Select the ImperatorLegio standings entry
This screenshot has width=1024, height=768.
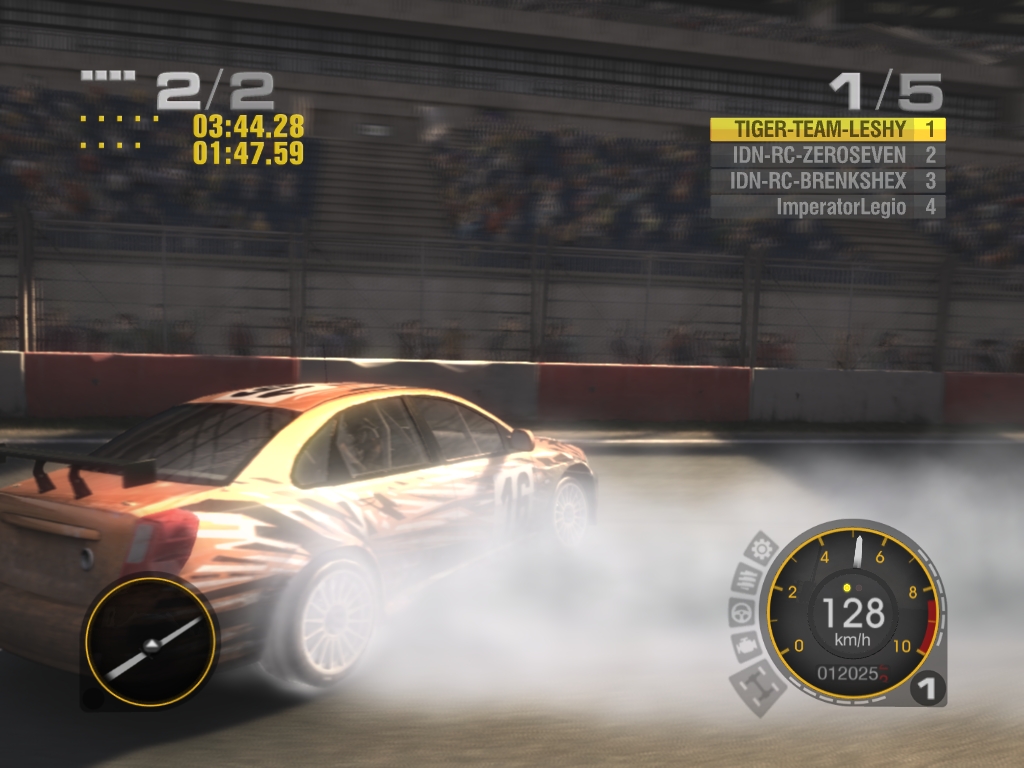826,207
